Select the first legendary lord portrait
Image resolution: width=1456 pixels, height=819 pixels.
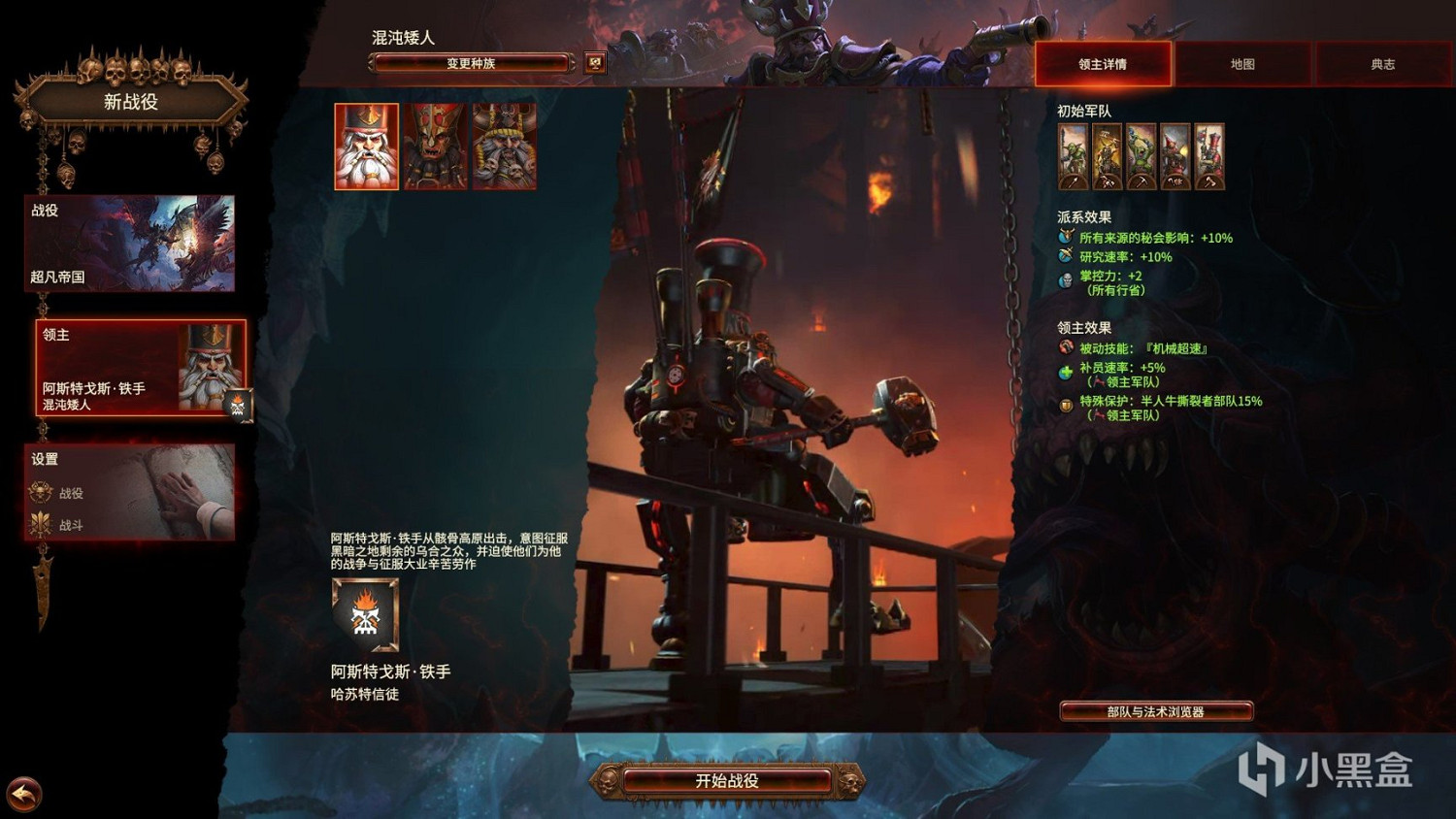[x=366, y=147]
